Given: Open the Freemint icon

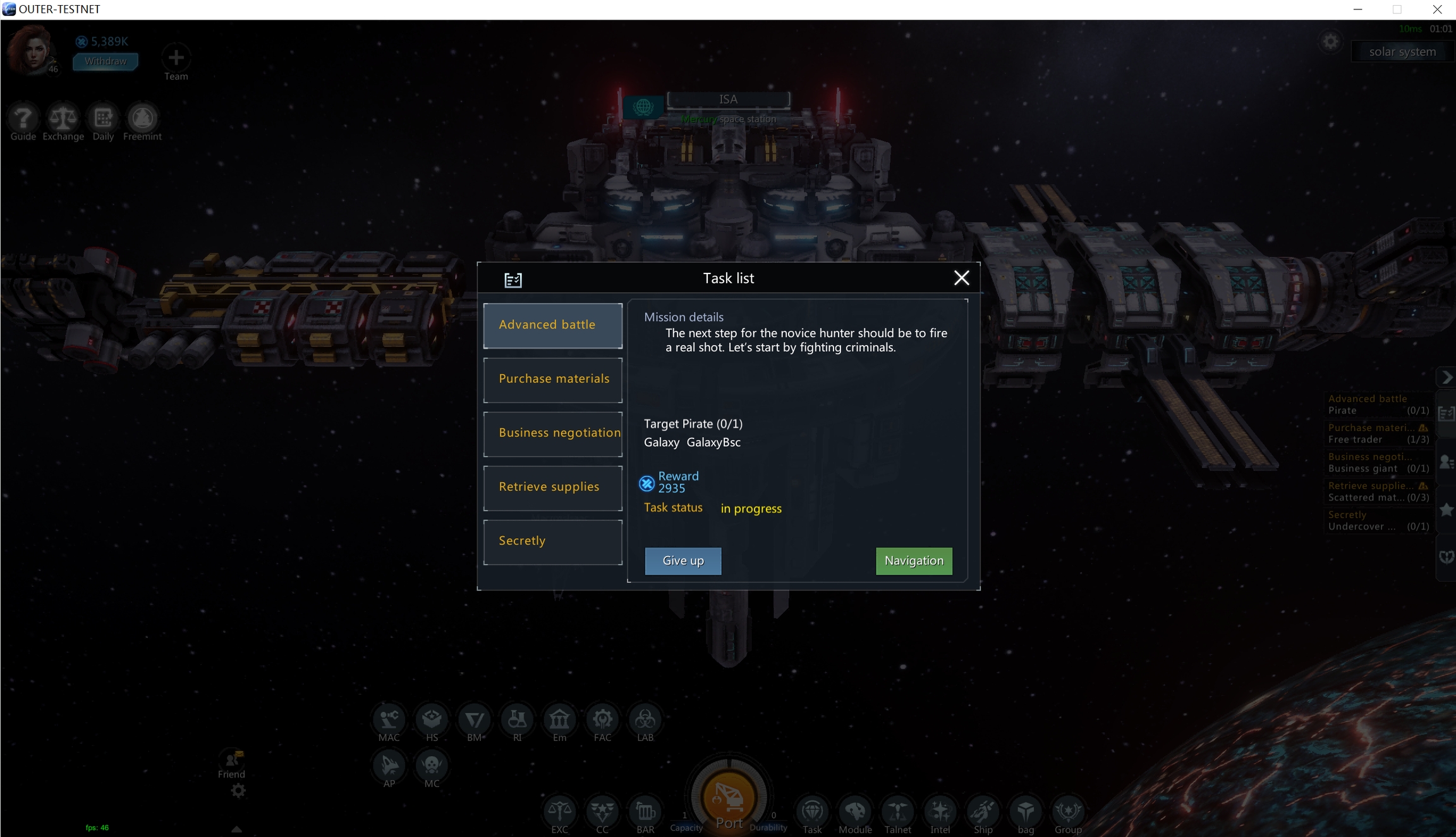Looking at the screenshot, I should (x=142, y=118).
